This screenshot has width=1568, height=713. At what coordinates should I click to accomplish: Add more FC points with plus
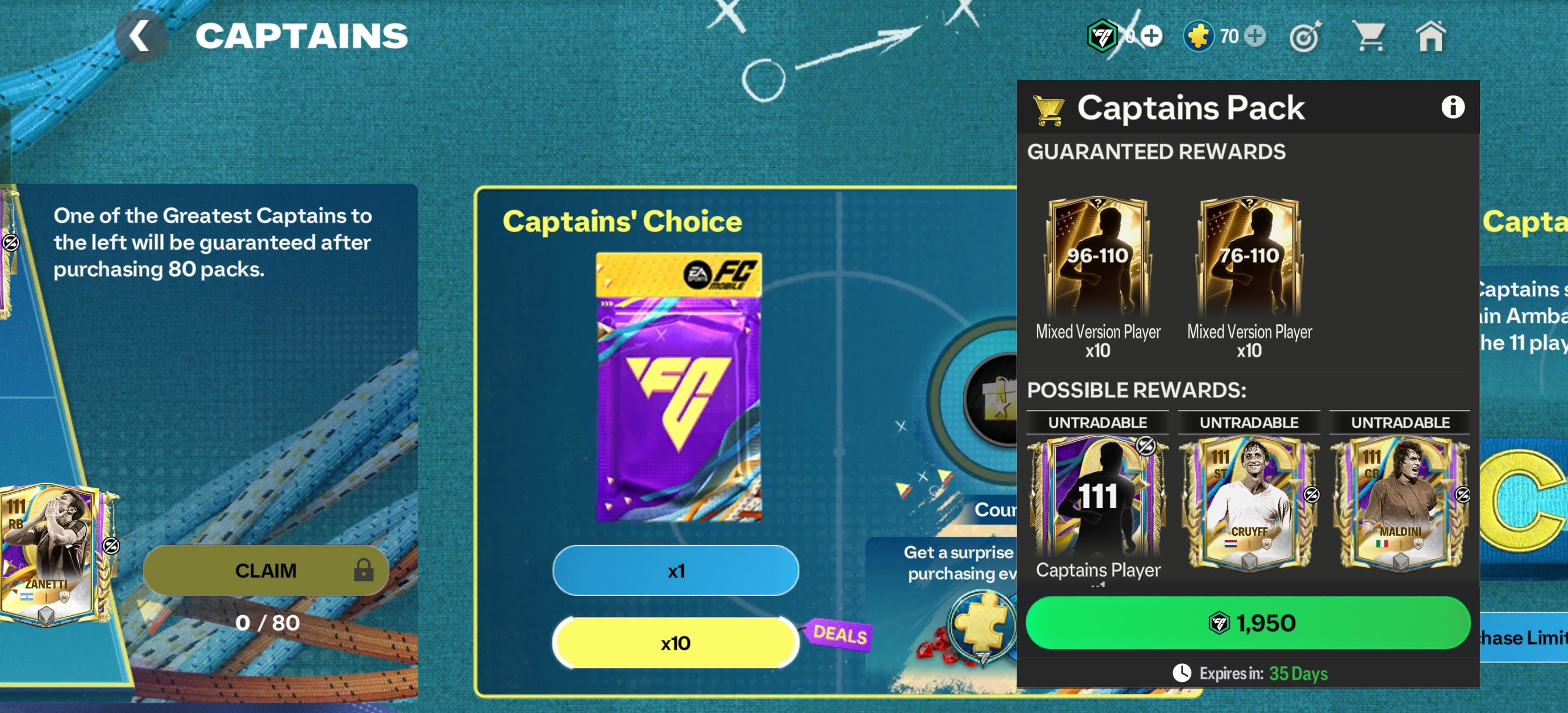1151,36
